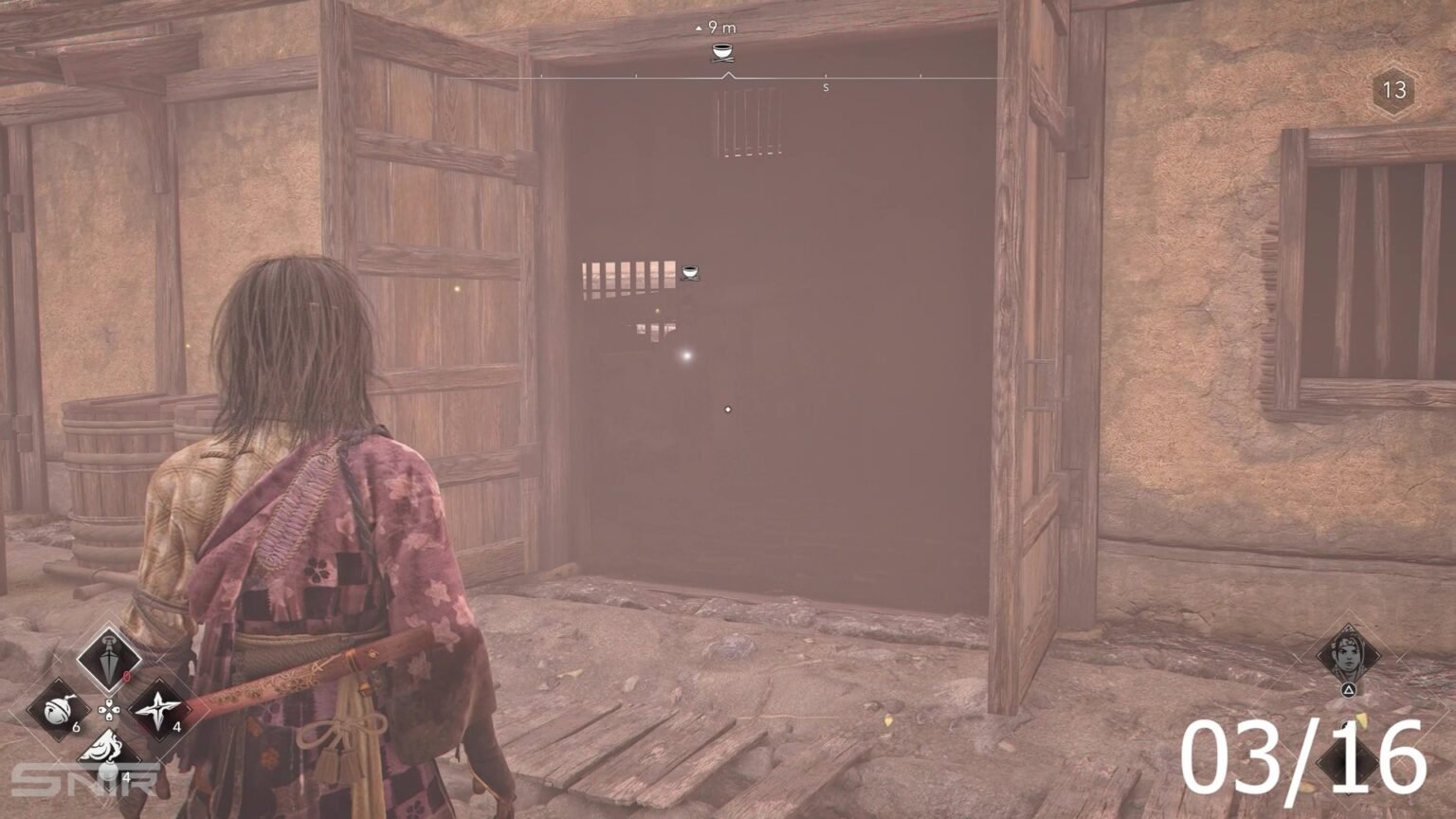The image size is (1456, 819).
Task: Select the kunai tool slot
Action: 108,657
